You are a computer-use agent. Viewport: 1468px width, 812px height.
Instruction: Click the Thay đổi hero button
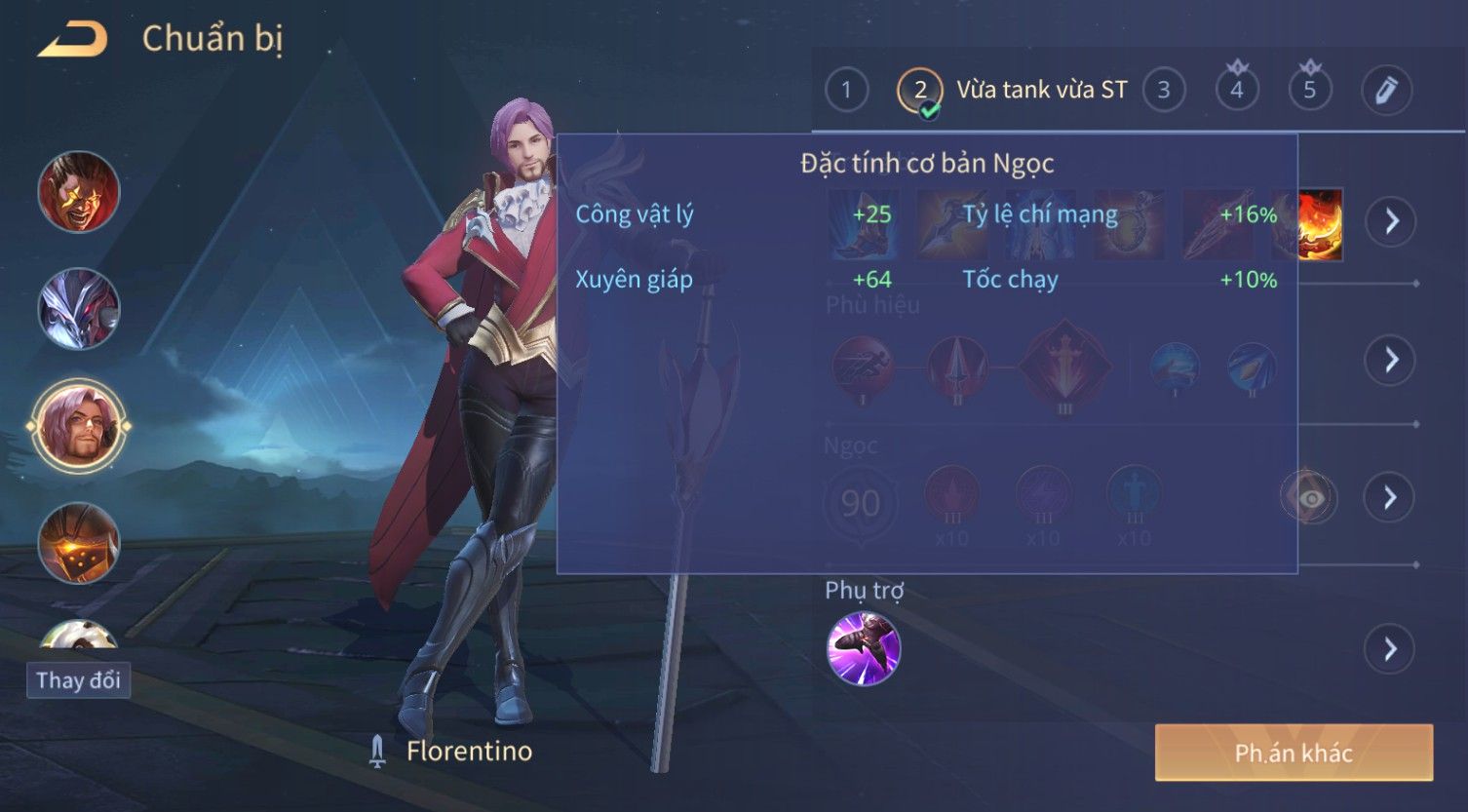[x=78, y=680]
